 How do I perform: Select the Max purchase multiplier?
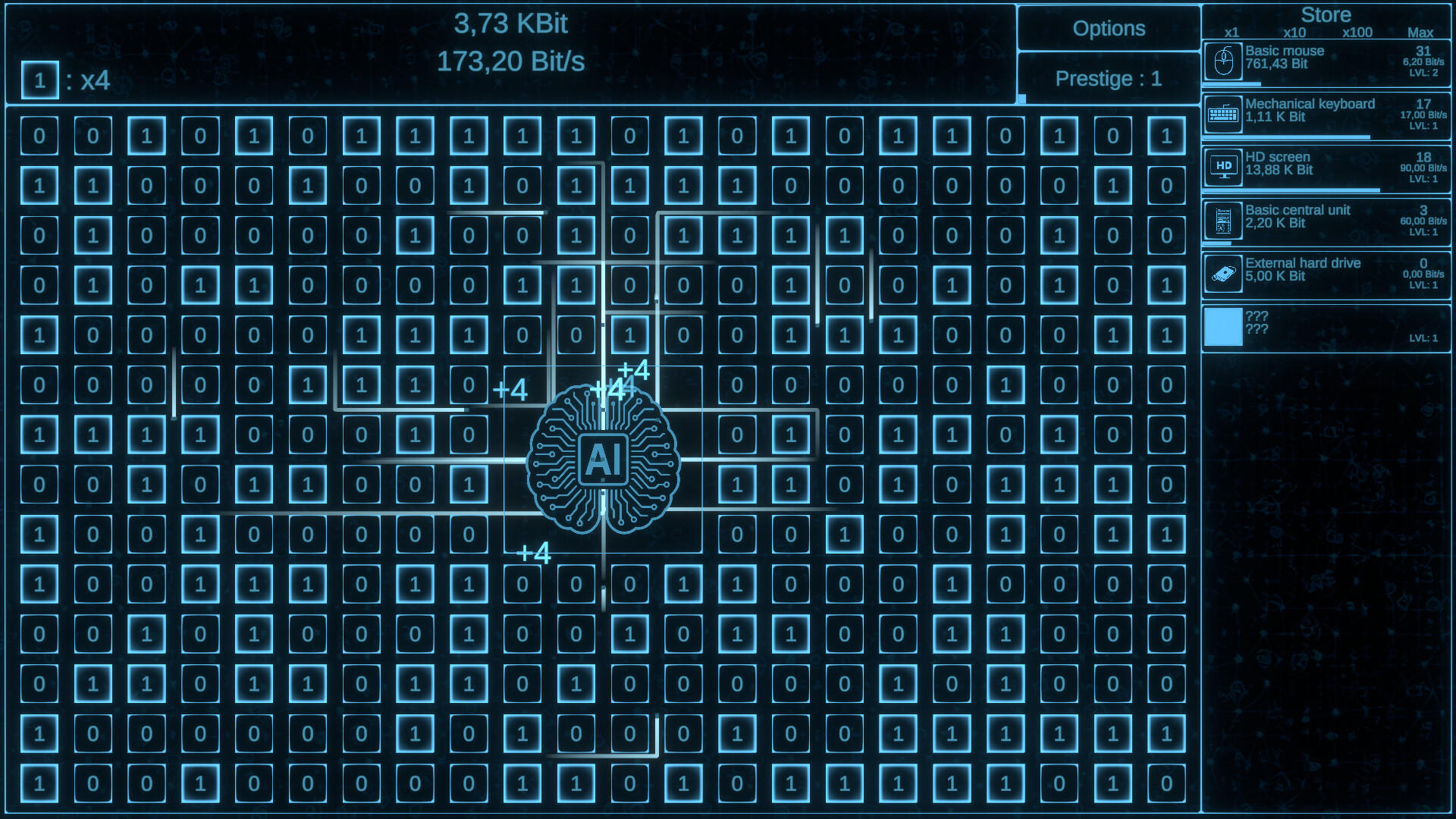[x=1420, y=33]
